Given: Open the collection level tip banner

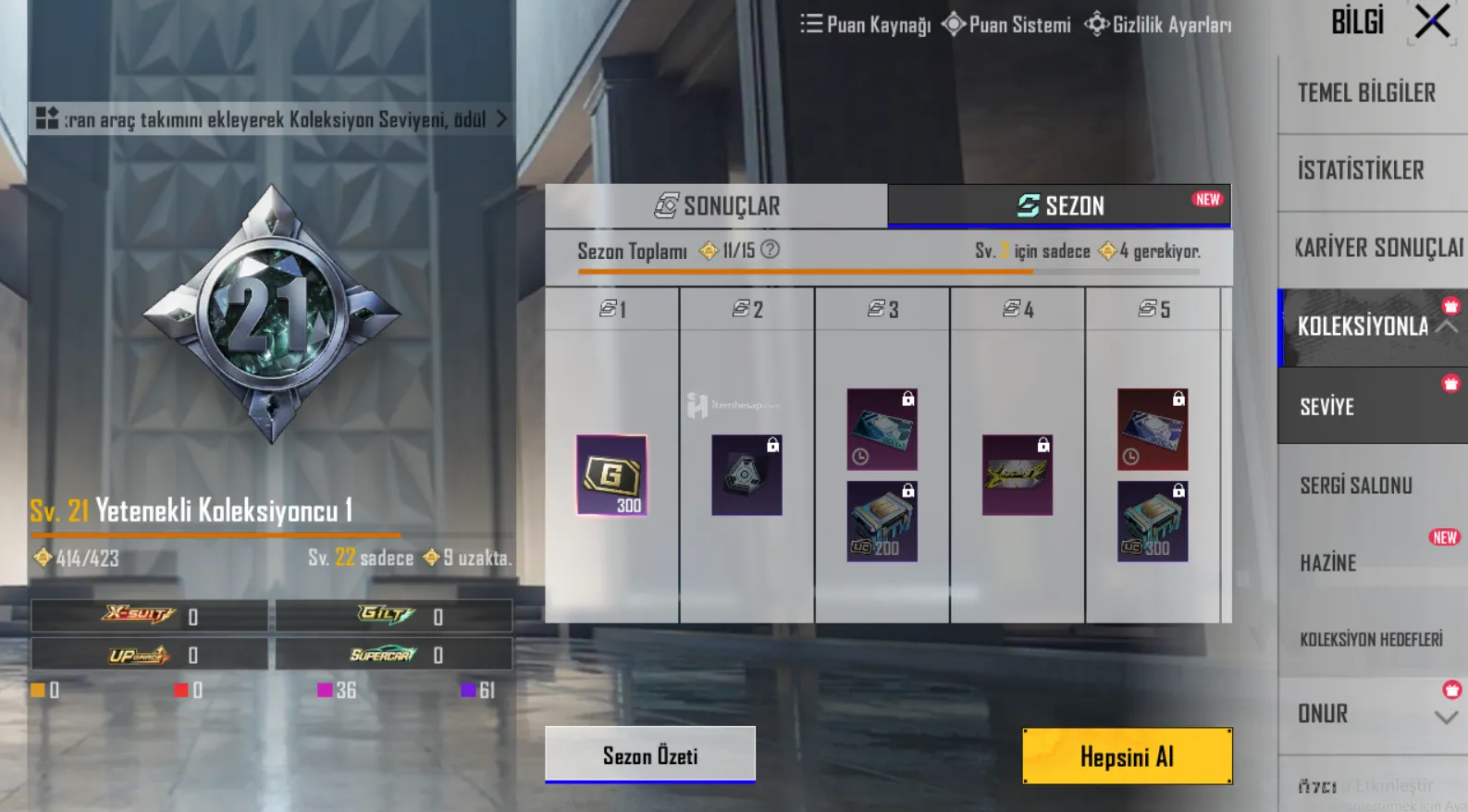Looking at the screenshot, I should (271, 119).
